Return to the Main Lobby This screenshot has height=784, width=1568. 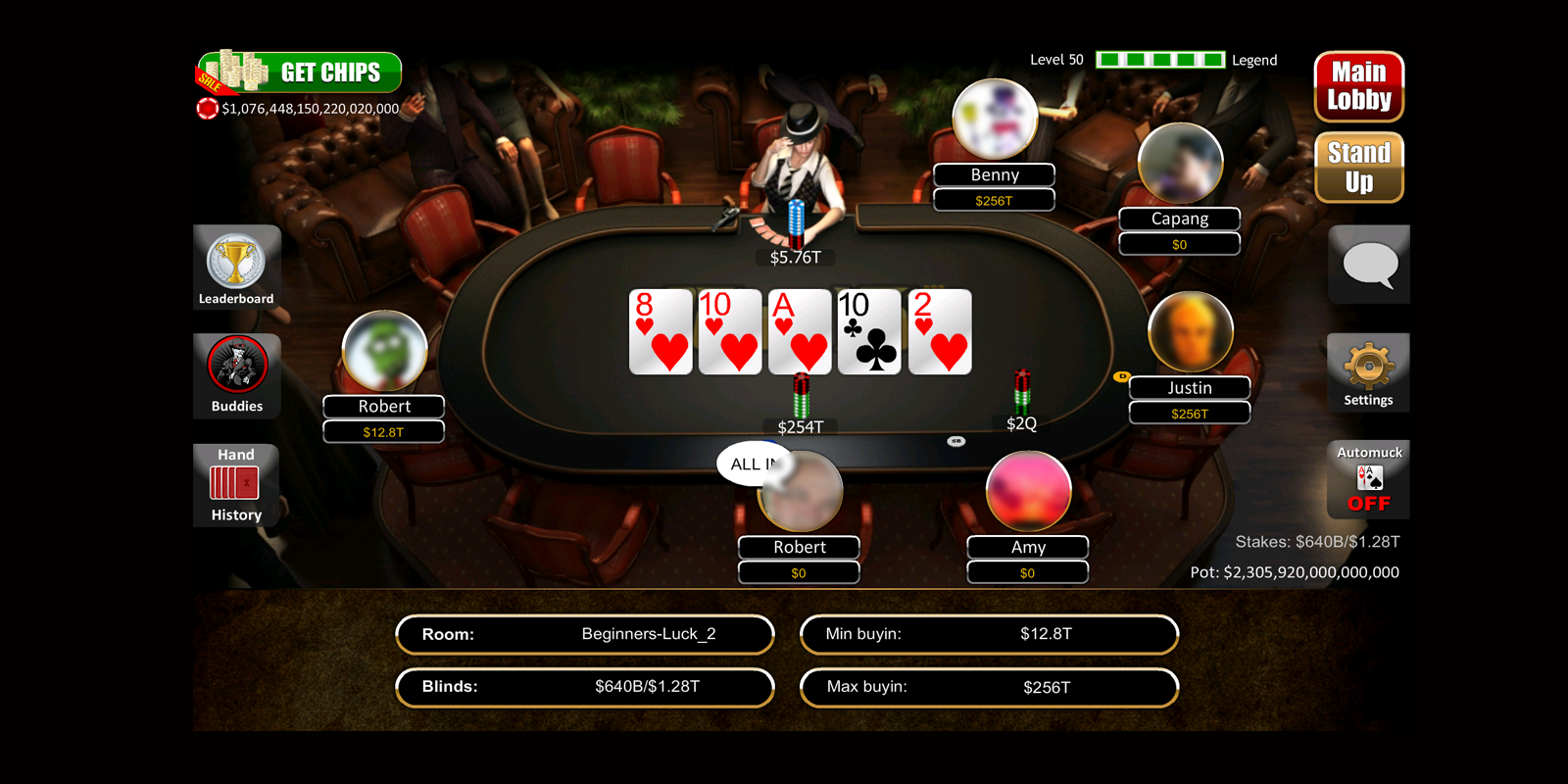pos(1358,86)
